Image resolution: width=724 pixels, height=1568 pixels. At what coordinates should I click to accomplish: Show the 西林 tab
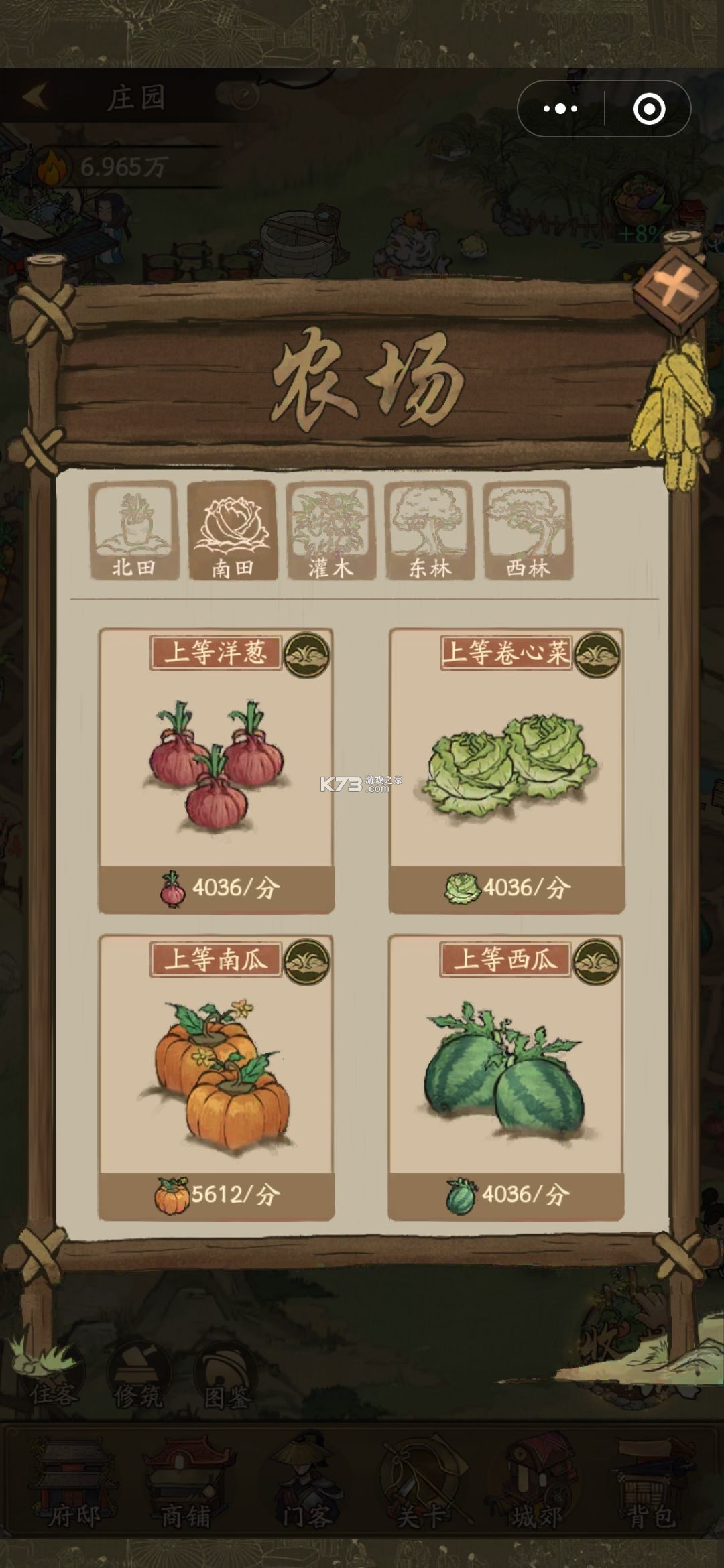528,531
